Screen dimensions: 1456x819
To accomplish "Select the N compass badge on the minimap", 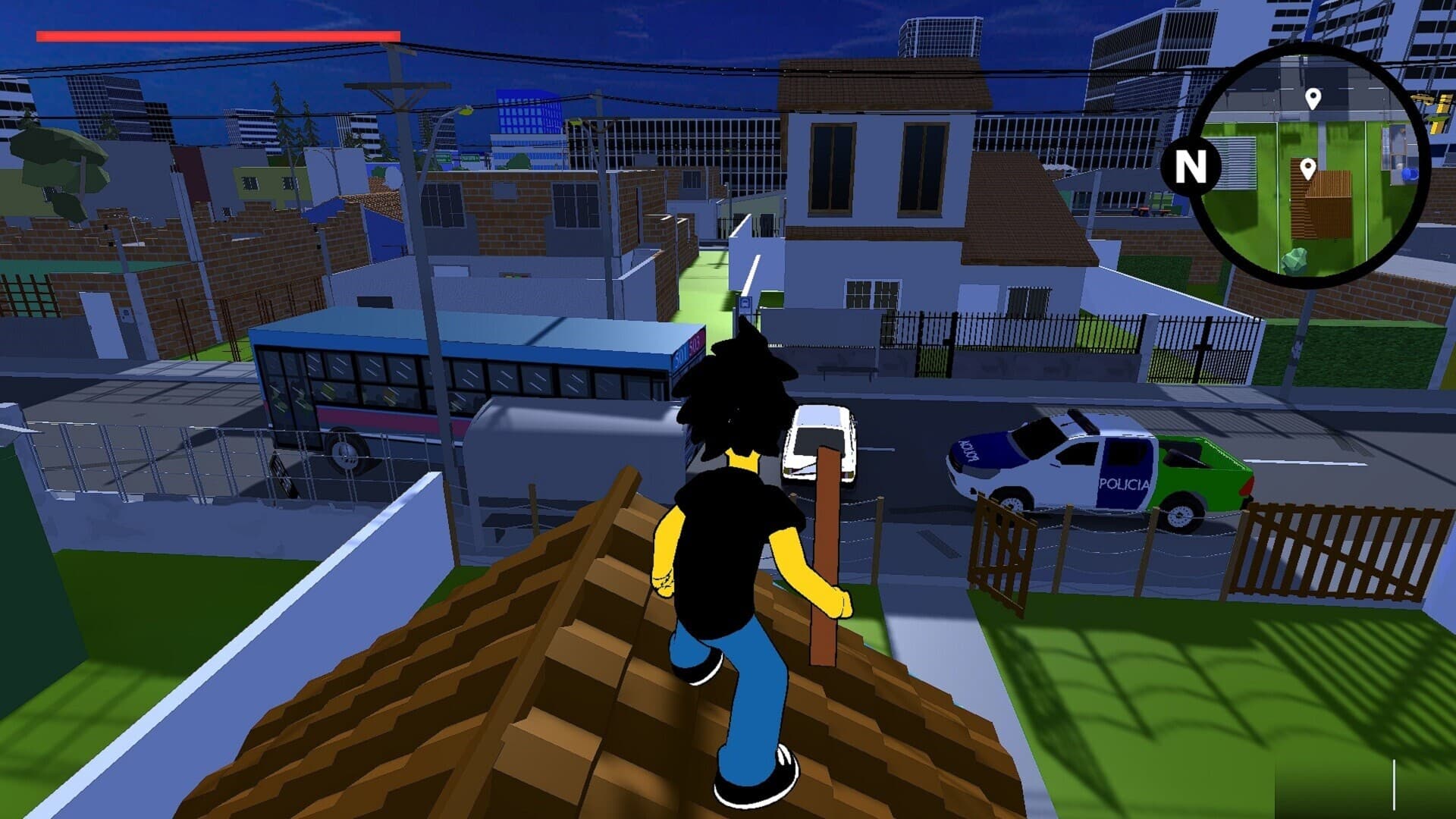I will (1190, 165).
